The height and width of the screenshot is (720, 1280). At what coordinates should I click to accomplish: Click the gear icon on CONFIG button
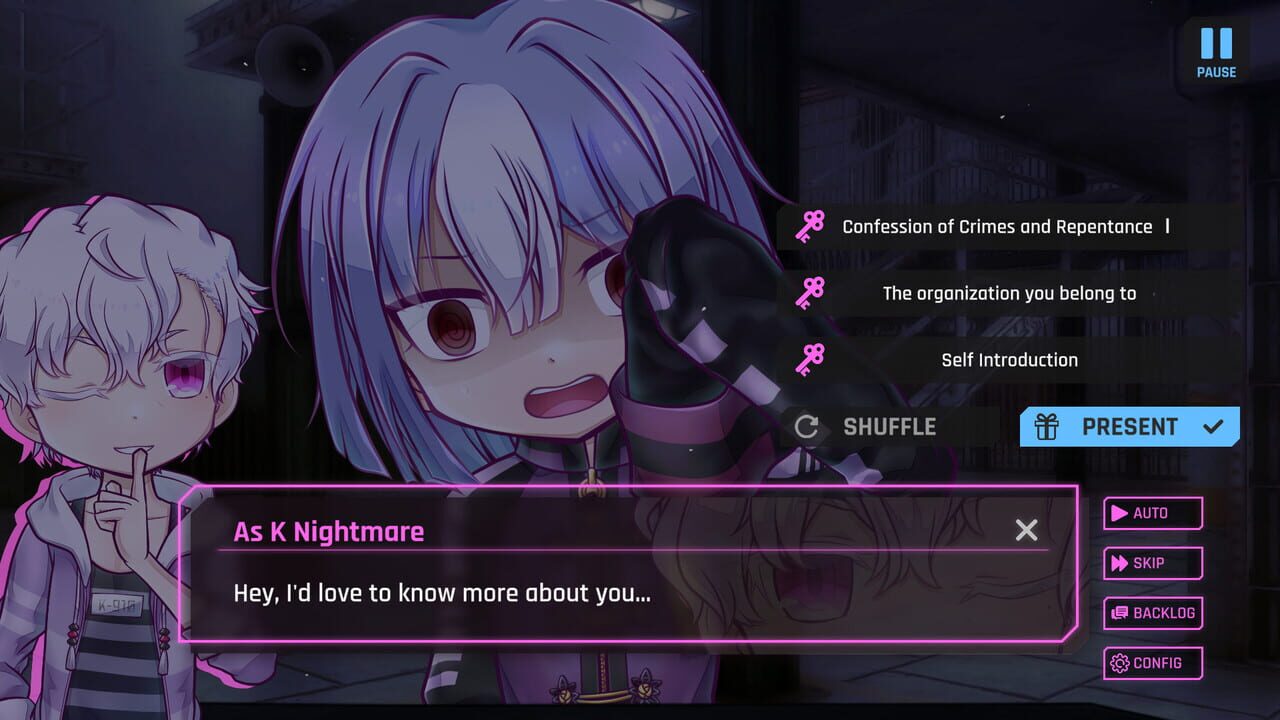pos(1122,663)
